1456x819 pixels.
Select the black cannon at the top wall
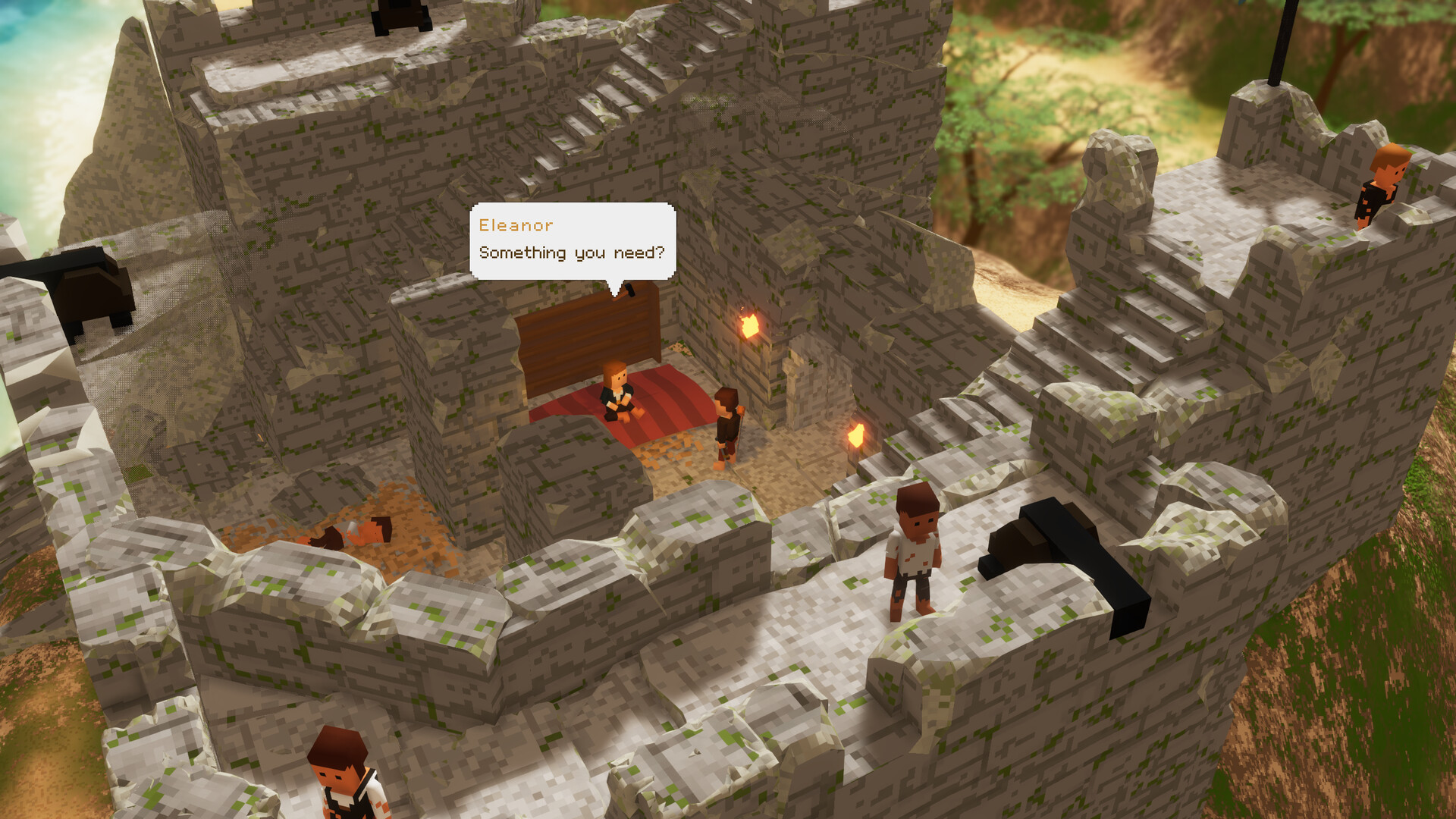coord(397,14)
